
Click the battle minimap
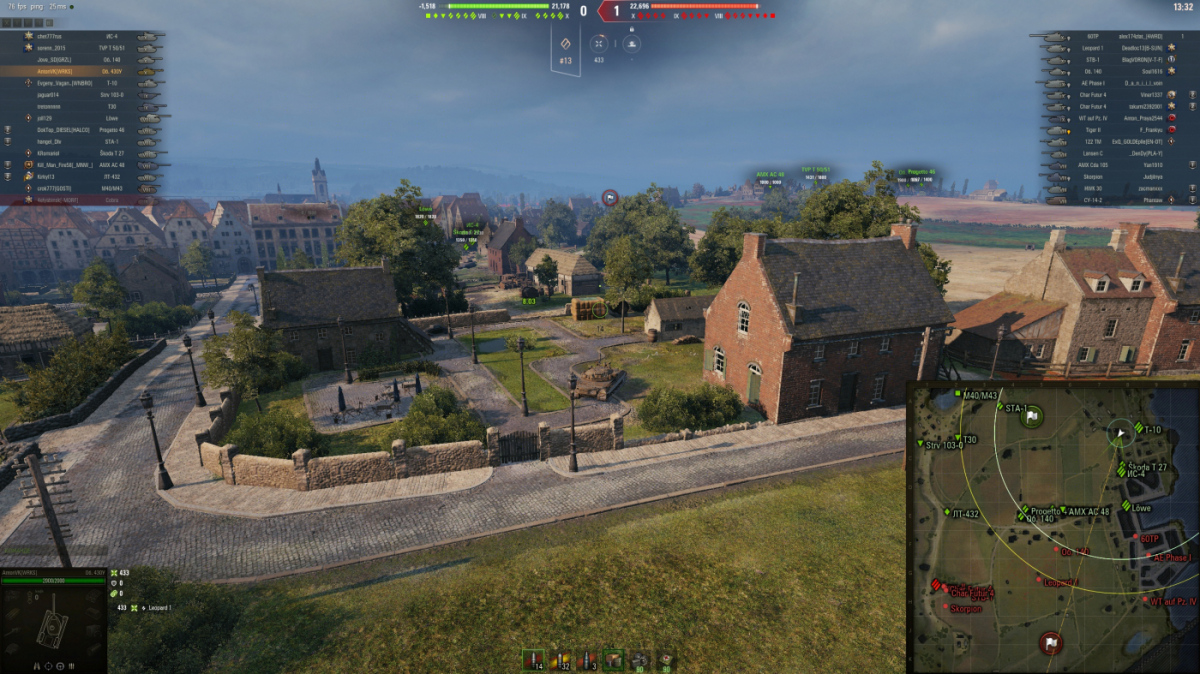tap(1051, 527)
